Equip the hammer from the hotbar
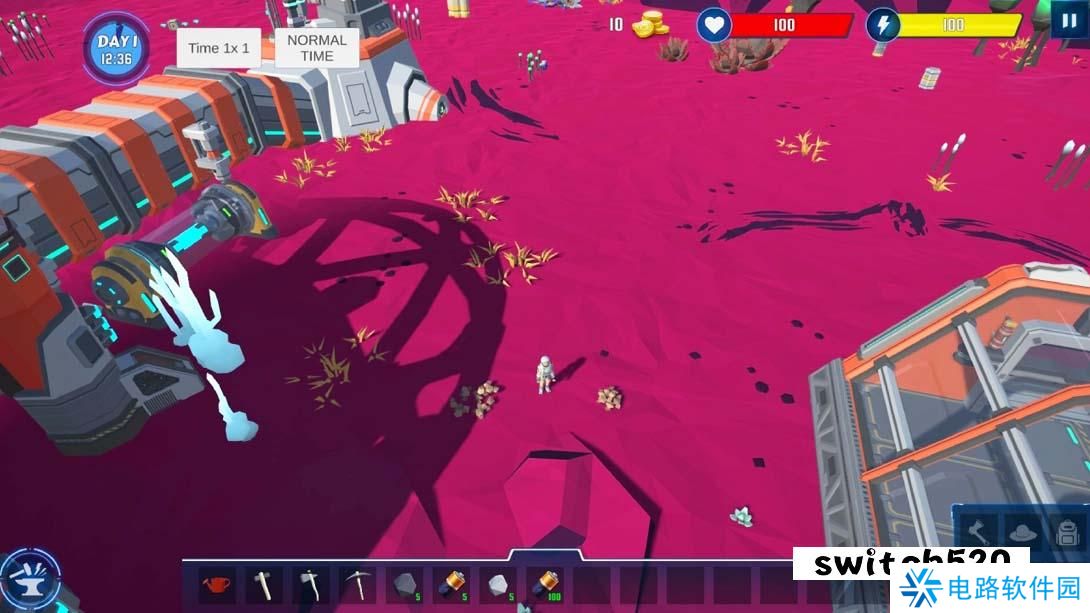This screenshot has height=613, width=1090. (x=263, y=584)
